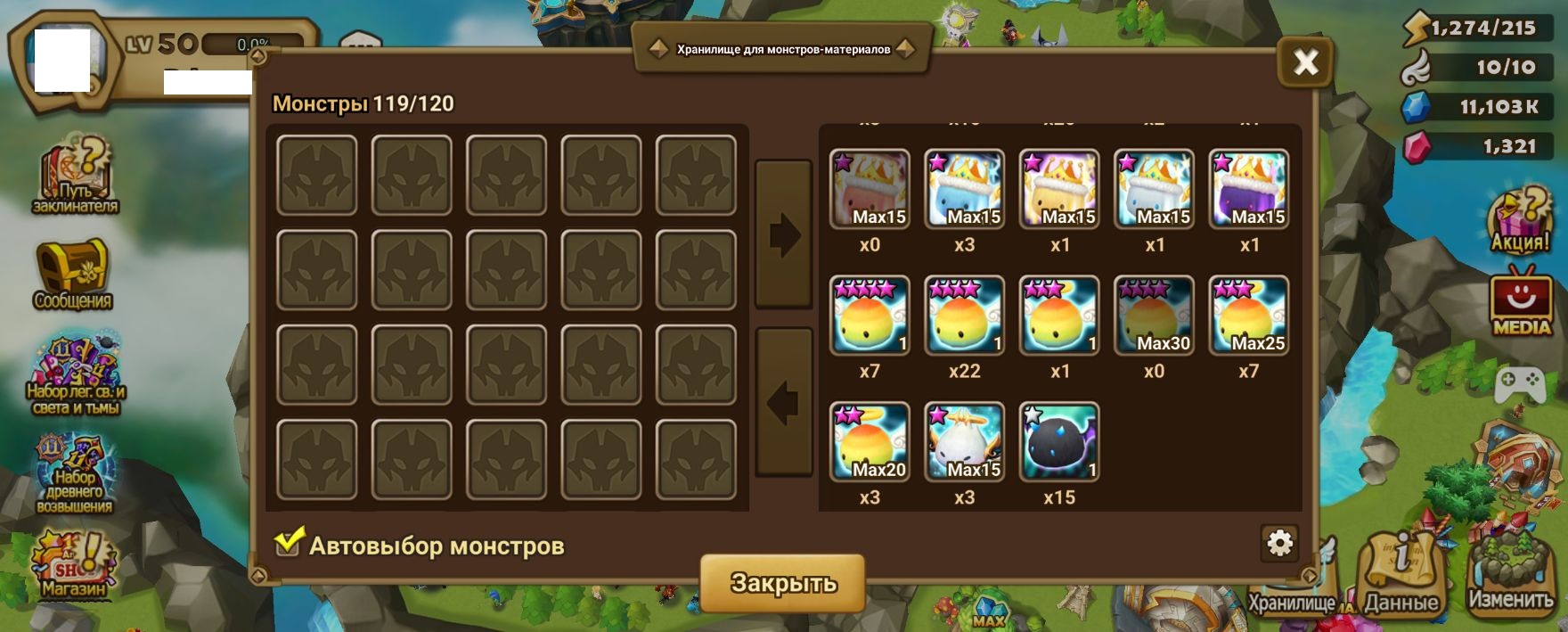Click the left arrow transfer button
Screen dimensions: 1568x632
point(783,403)
